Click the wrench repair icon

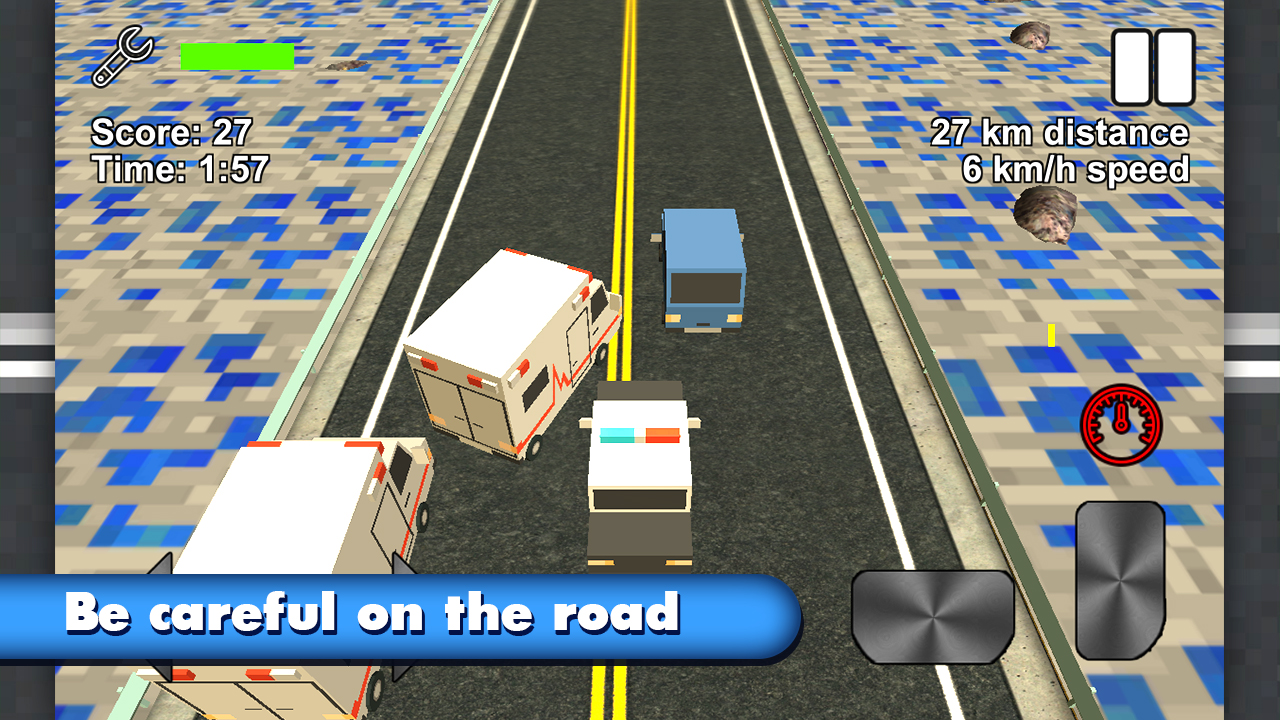121,58
